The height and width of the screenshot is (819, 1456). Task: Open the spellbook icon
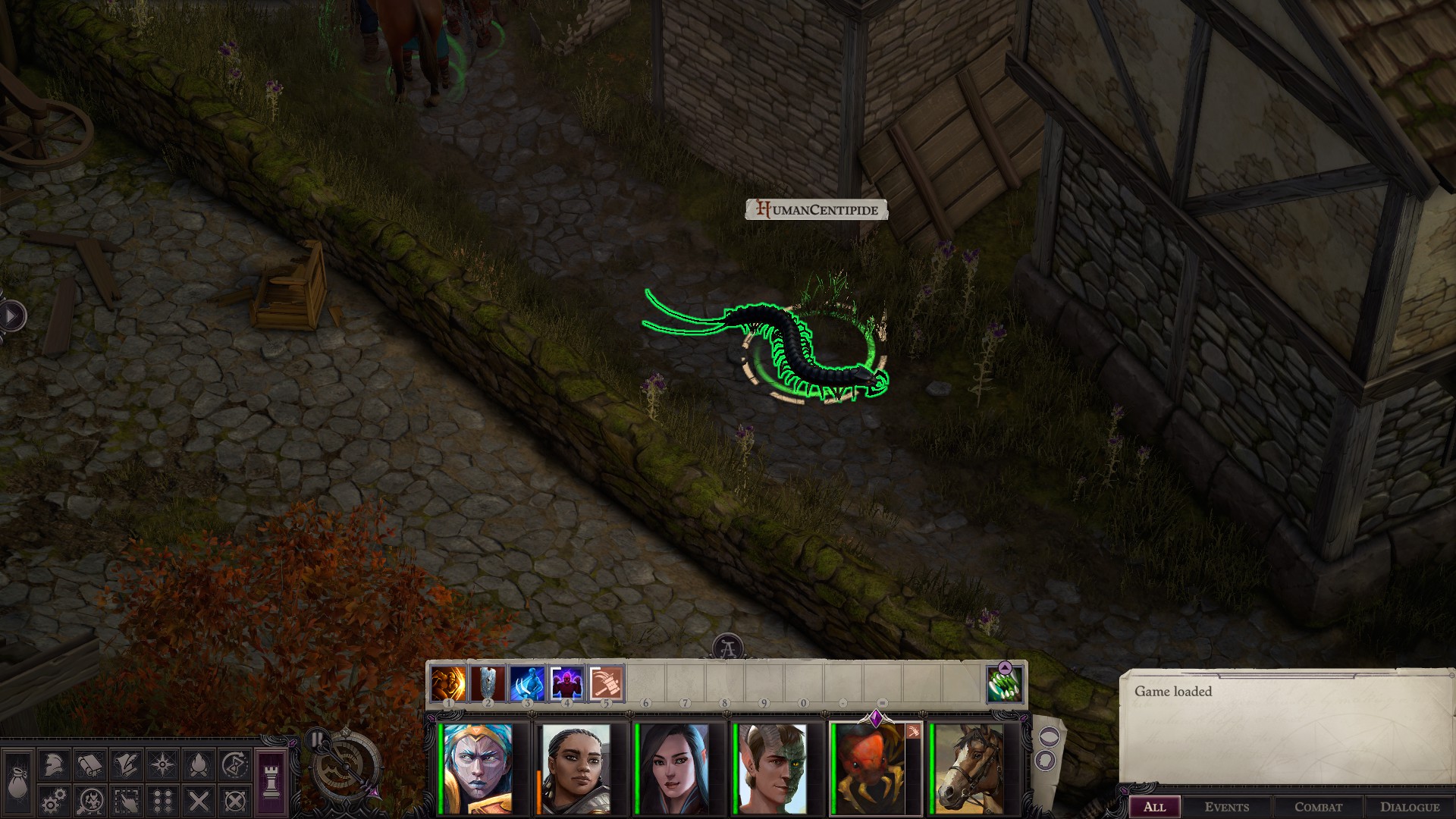(x=90, y=765)
